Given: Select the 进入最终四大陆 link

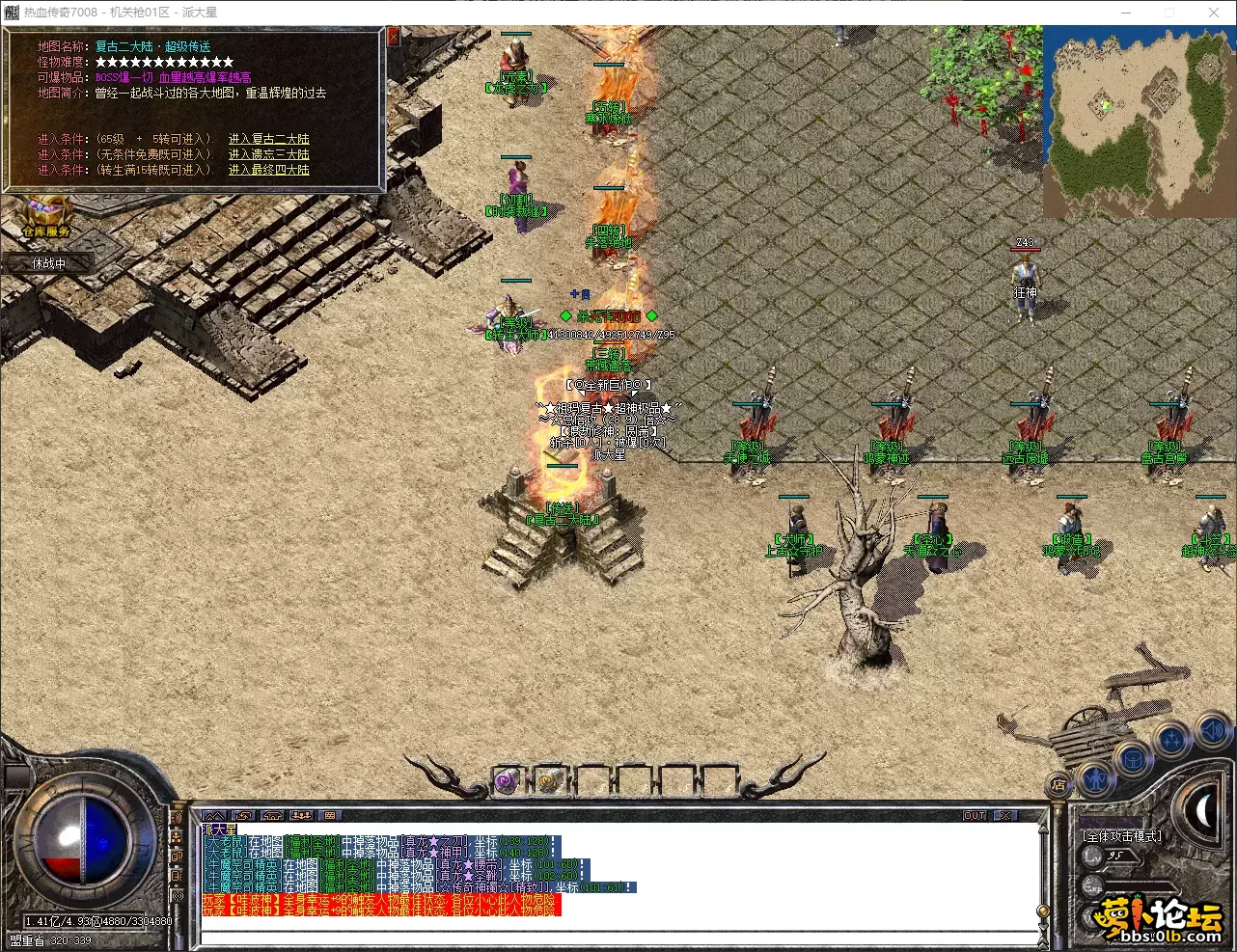Looking at the screenshot, I should (268, 170).
